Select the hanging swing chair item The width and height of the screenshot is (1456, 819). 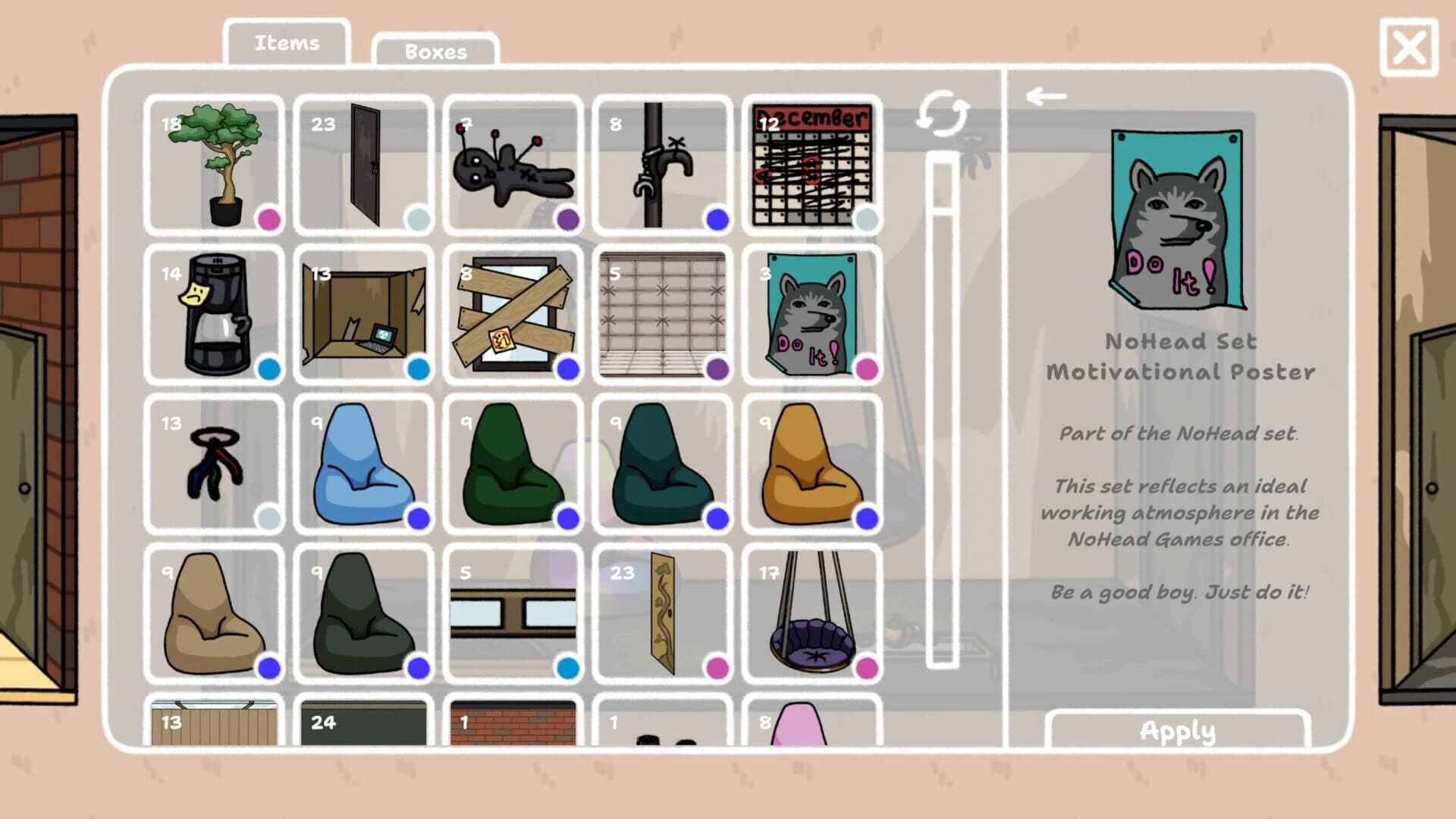(811, 613)
